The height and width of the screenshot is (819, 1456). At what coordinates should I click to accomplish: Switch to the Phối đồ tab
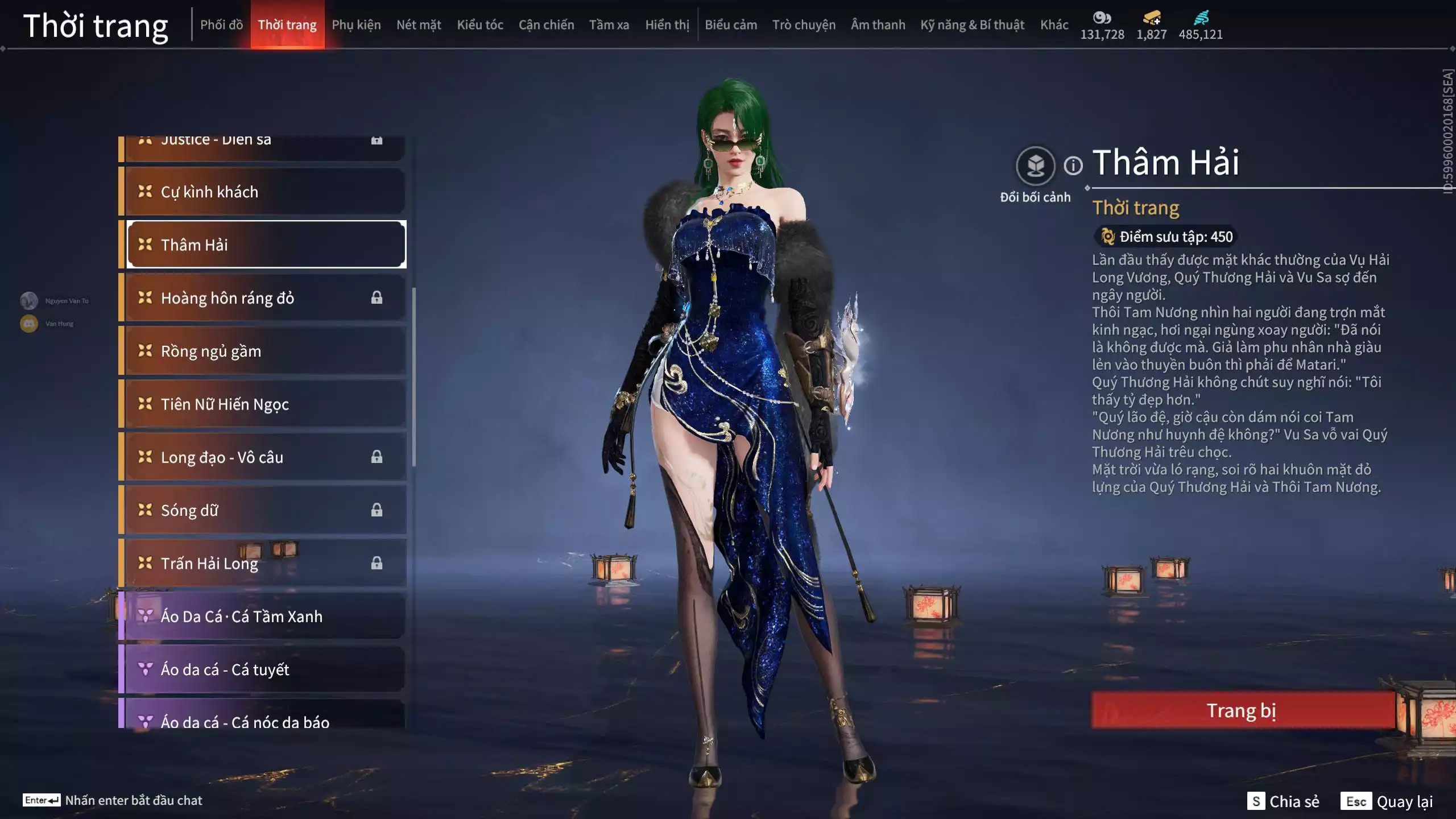[x=221, y=25]
